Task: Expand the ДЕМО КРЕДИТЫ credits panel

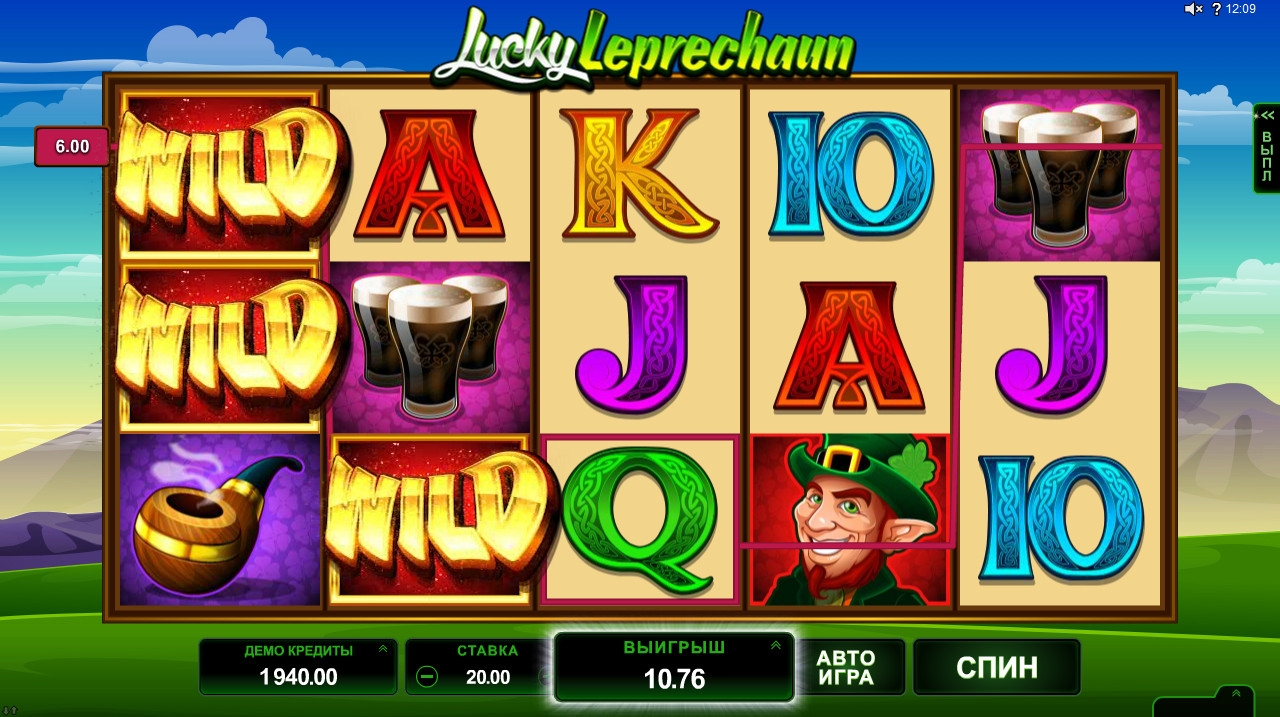Action: tap(383, 649)
